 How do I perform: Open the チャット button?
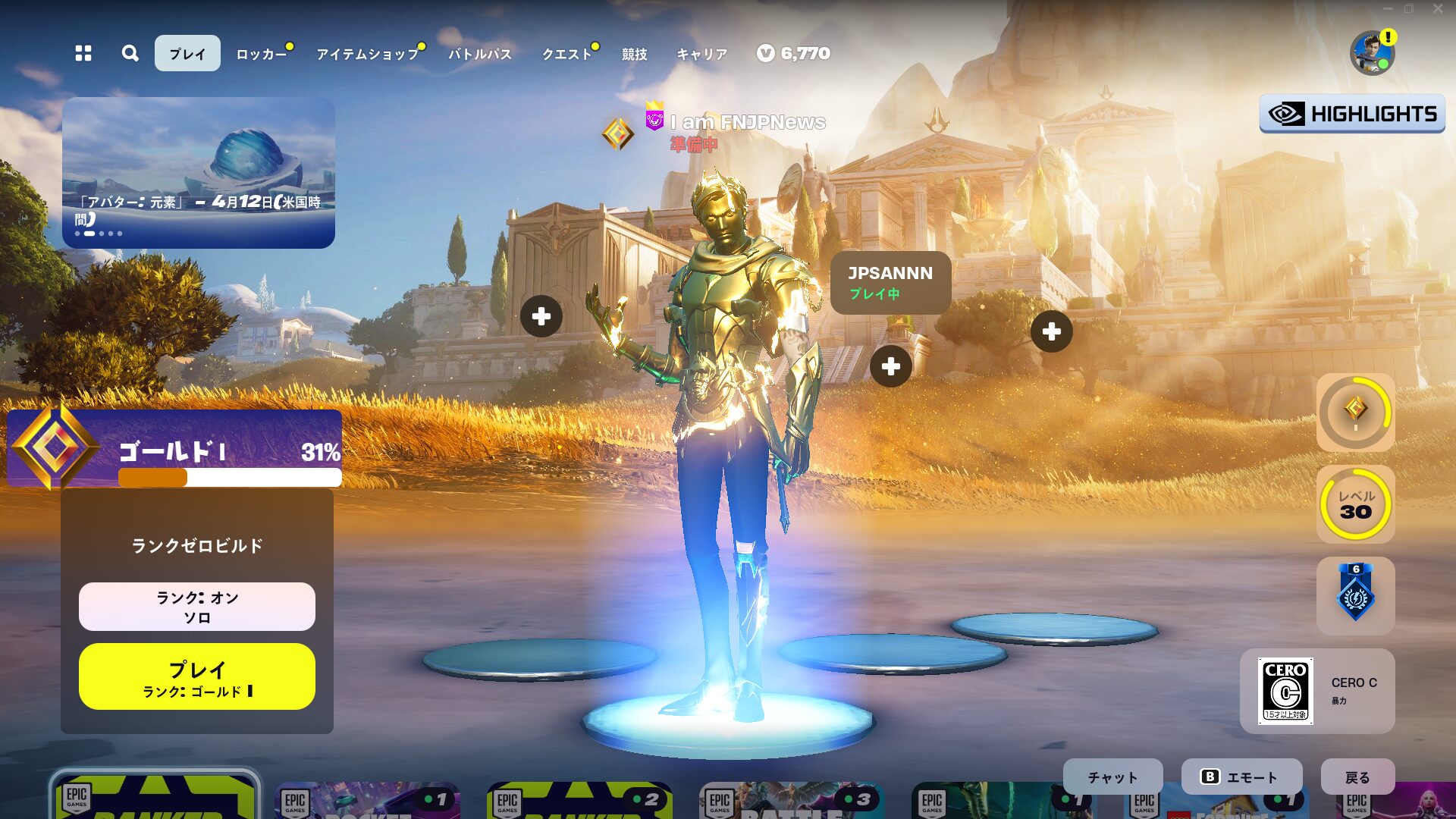(1112, 777)
